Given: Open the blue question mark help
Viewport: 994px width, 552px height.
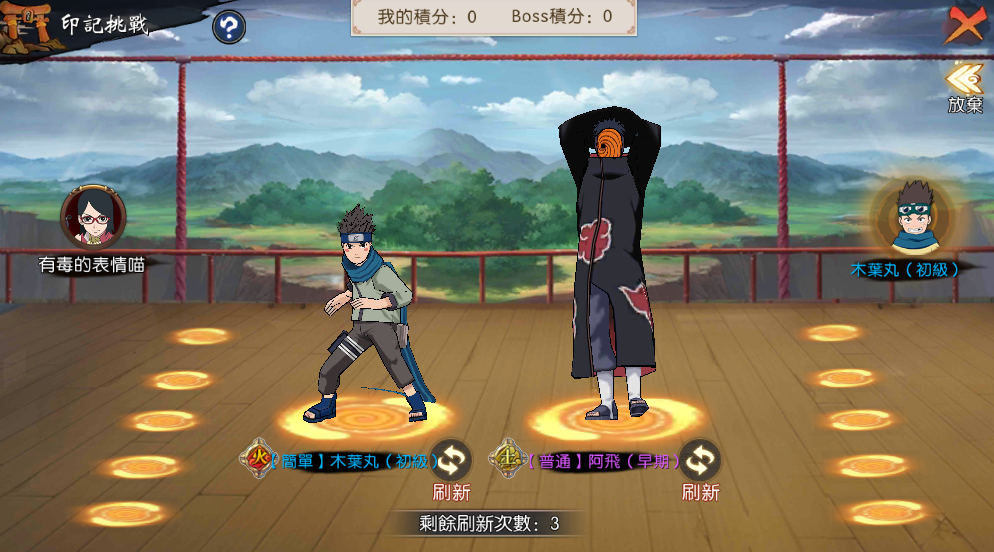Looking at the screenshot, I should point(229,27).
